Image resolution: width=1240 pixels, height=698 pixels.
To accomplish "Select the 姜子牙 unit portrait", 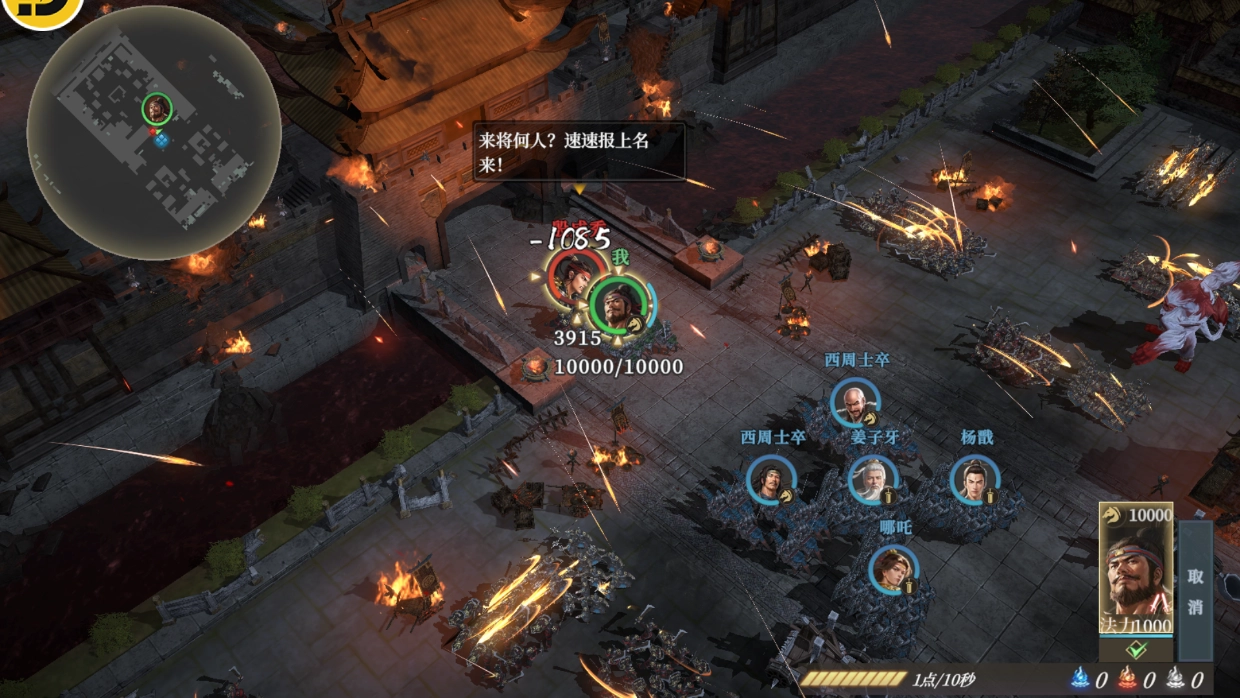I will click(872, 480).
